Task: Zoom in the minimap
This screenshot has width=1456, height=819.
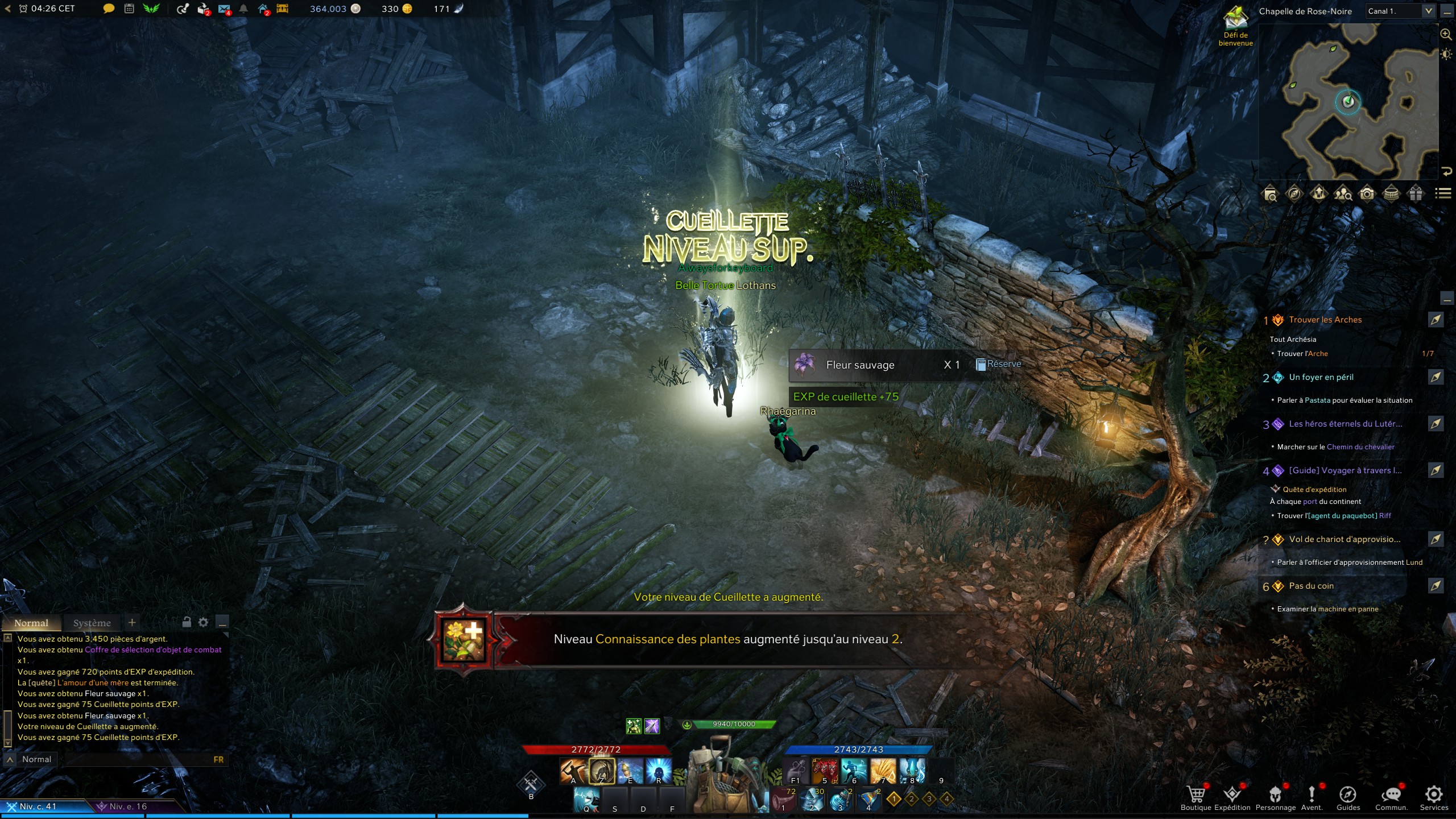Action: (1445, 35)
